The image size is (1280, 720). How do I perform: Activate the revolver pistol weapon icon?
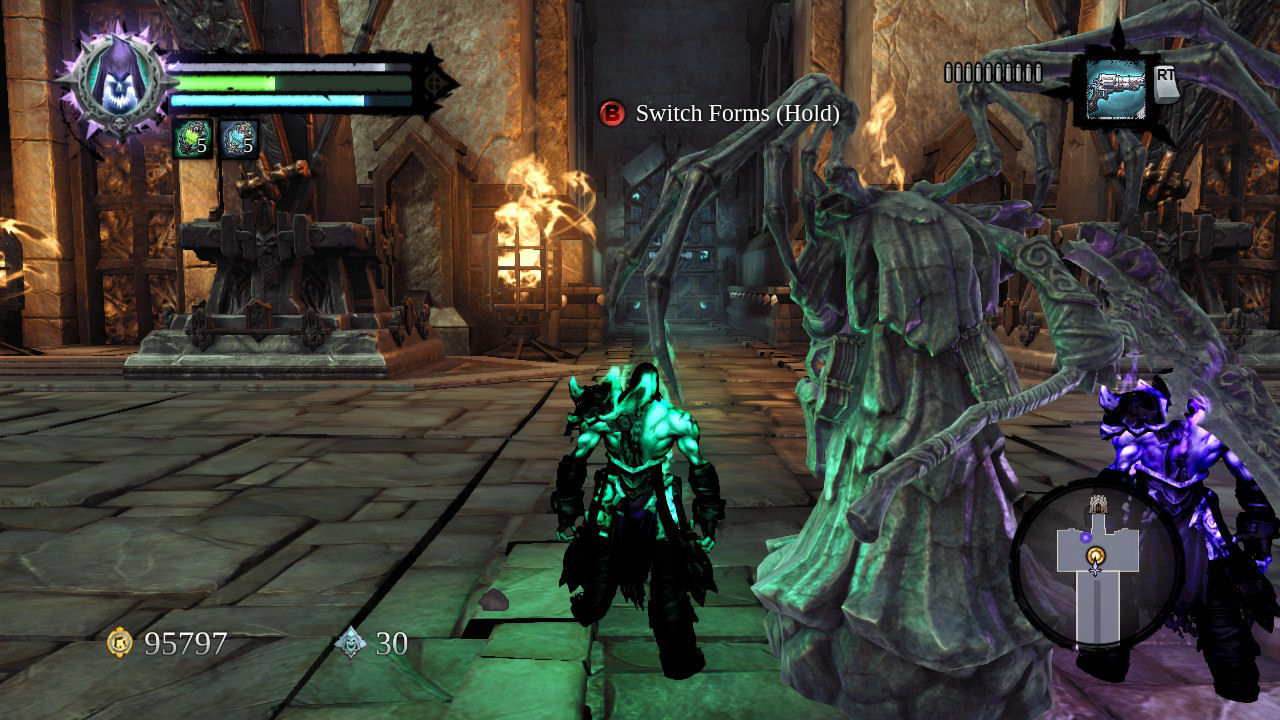coord(1114,89)
